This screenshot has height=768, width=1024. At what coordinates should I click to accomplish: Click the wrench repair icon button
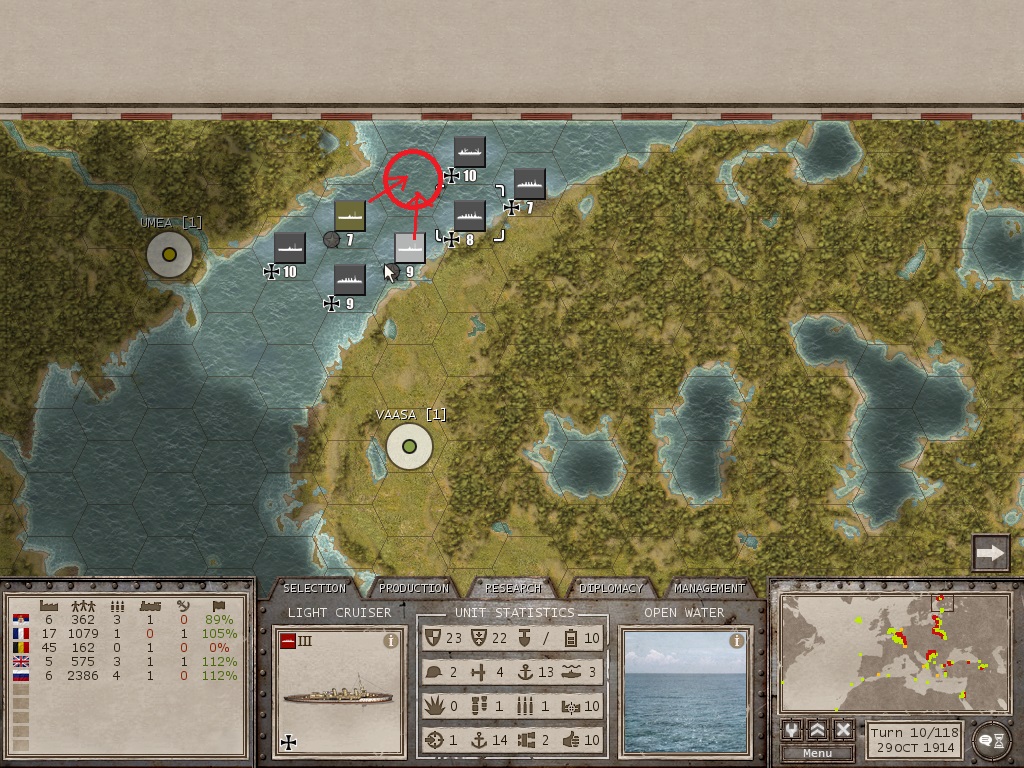(792, 730)
